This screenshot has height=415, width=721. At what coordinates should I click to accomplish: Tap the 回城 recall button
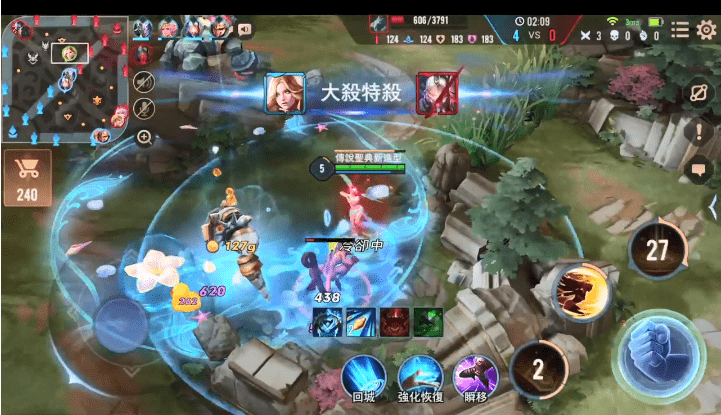363,379
